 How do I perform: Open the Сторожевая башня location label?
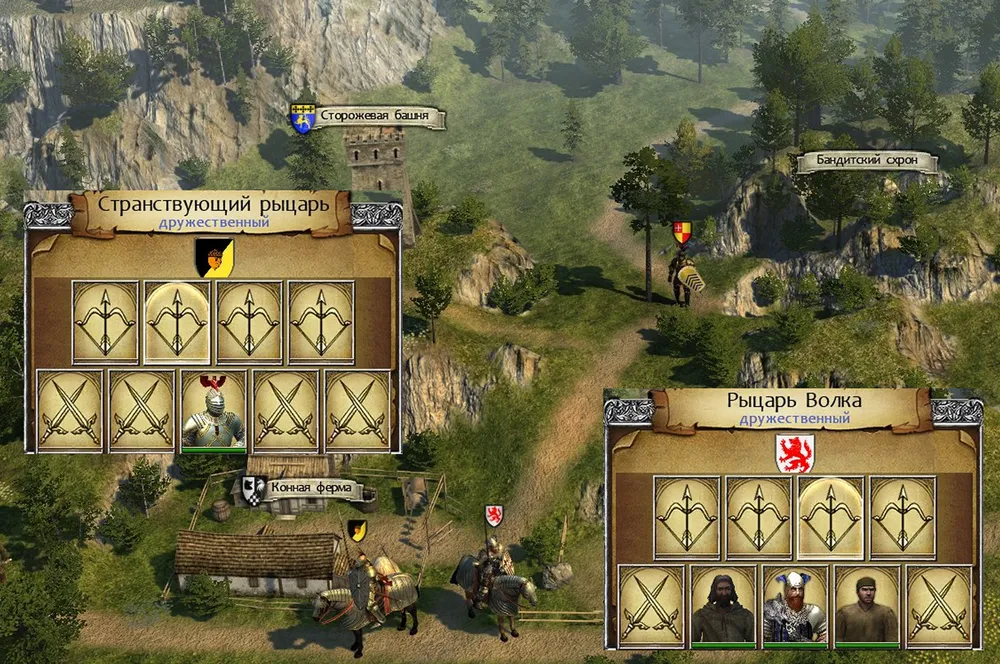382,119
